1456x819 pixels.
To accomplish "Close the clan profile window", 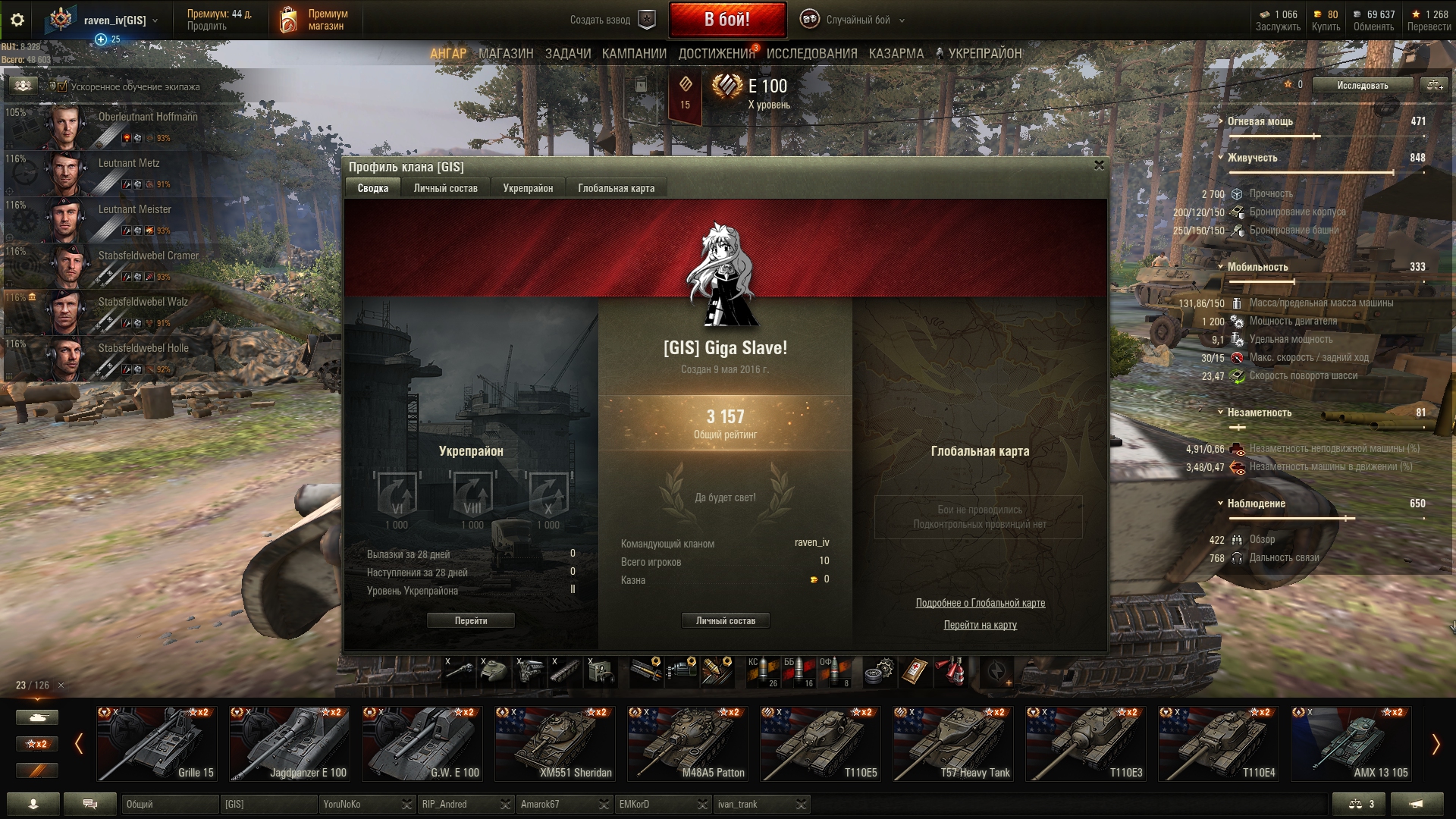I will [1099, 165].
